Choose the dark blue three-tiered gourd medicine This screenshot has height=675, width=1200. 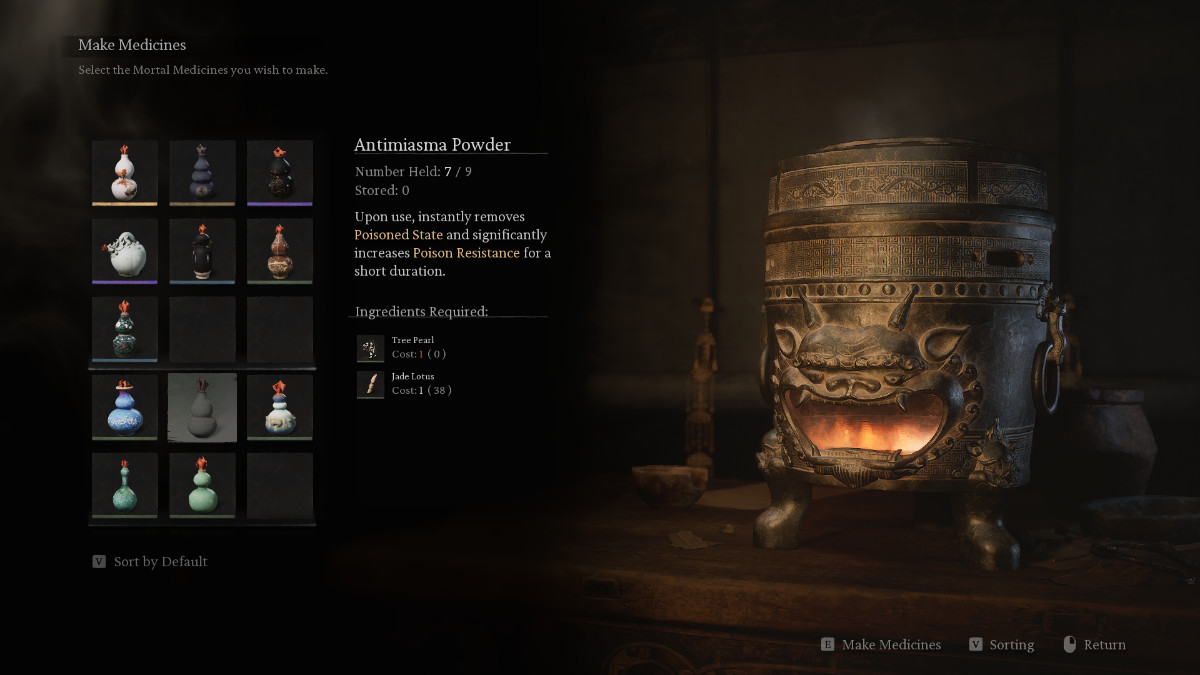(x=202, y=172)
